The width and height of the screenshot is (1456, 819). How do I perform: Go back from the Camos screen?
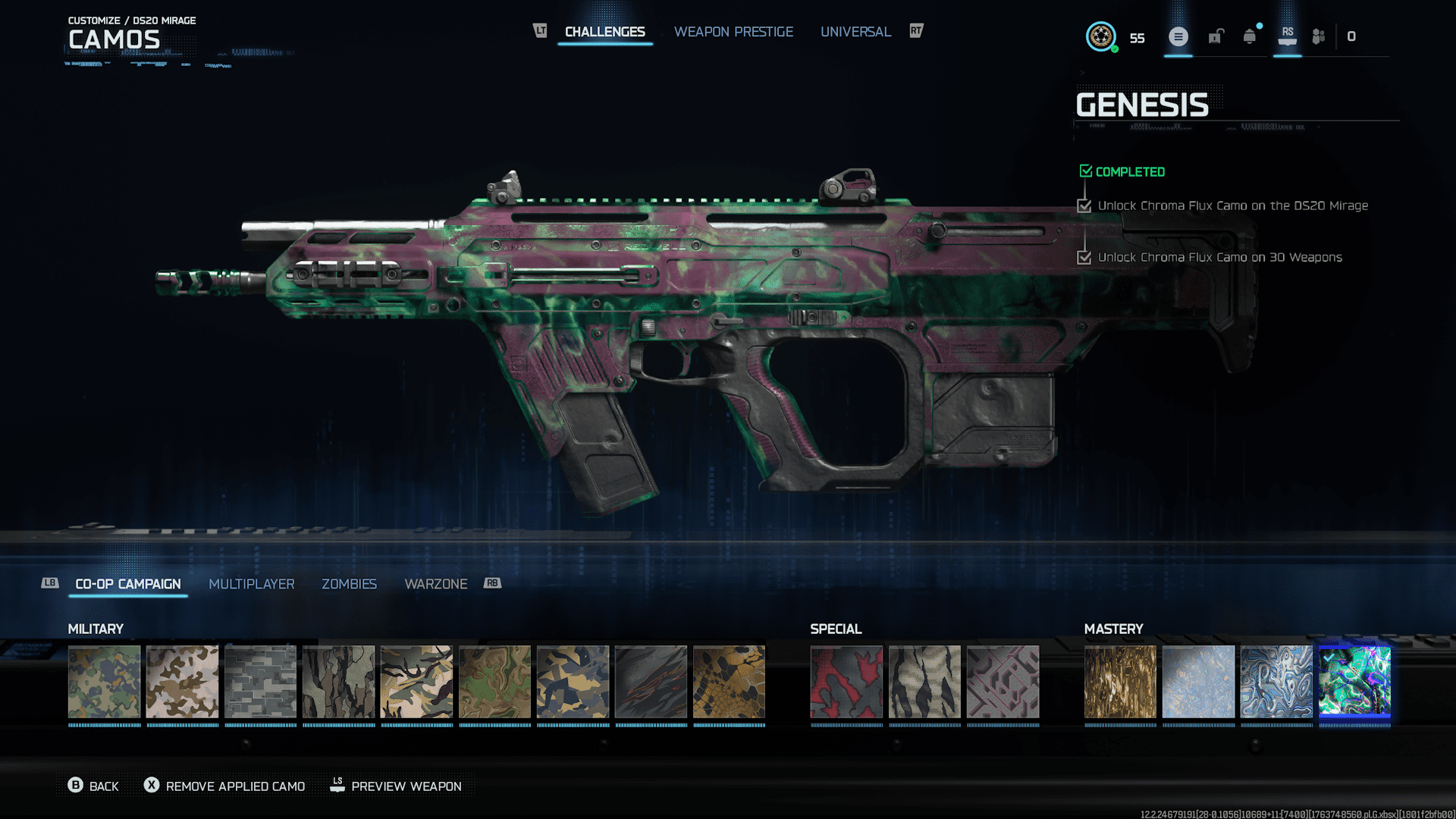93,786
